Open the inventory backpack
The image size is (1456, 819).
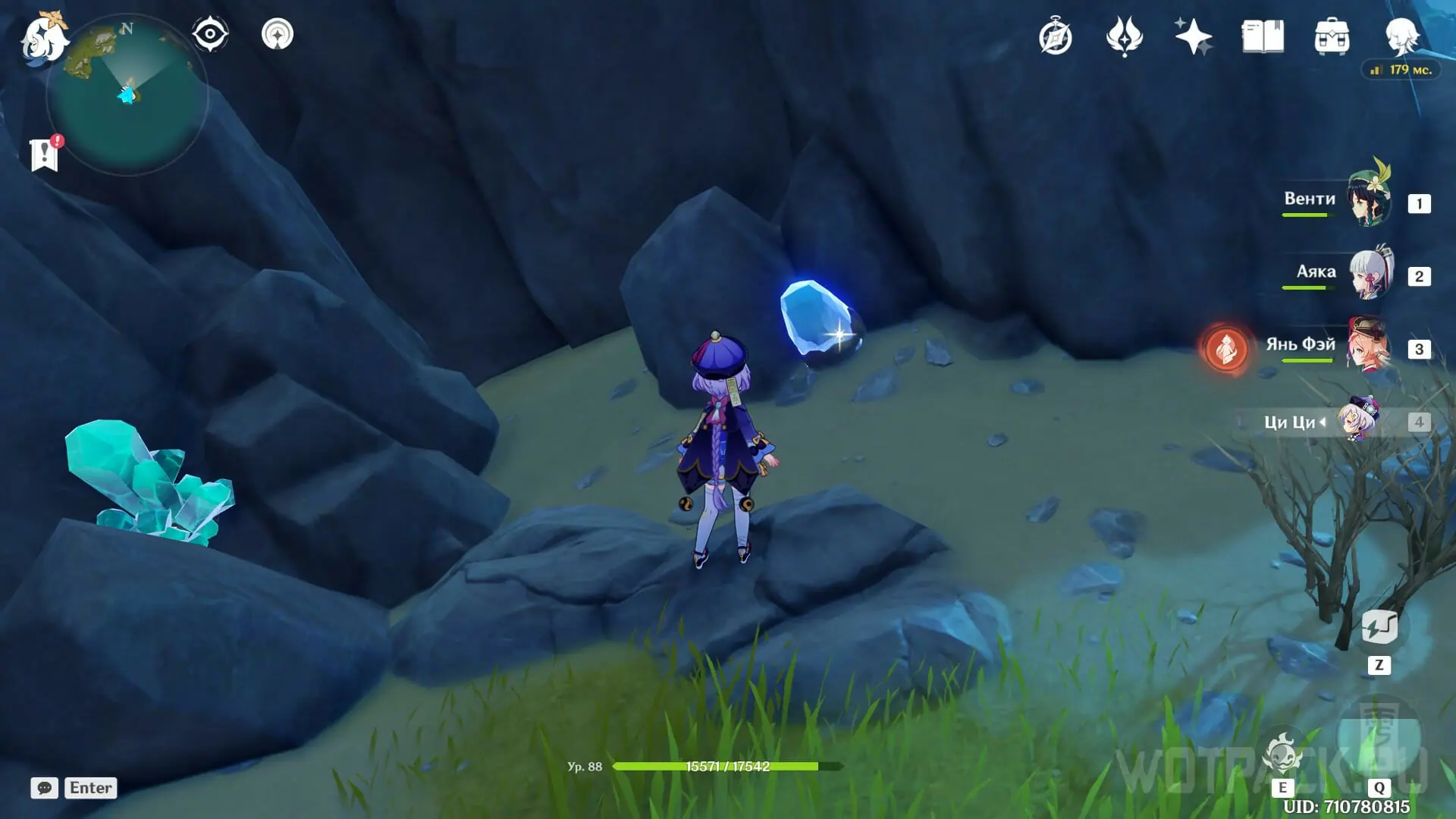[1332, 37]
